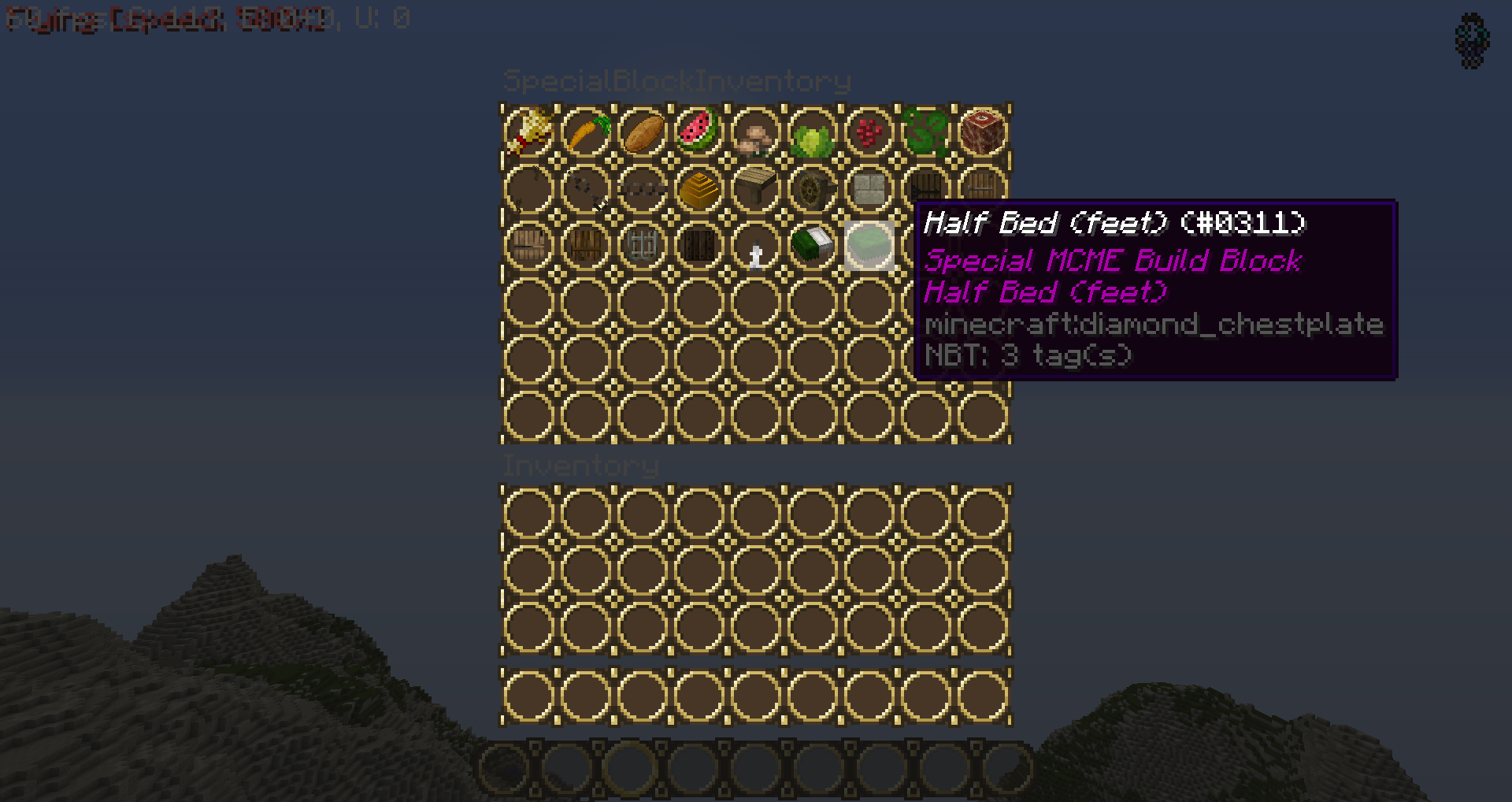Viewport: 1512px width, 802px height.
Task: Pick the small white figurine item
Action: pos(756,245)
